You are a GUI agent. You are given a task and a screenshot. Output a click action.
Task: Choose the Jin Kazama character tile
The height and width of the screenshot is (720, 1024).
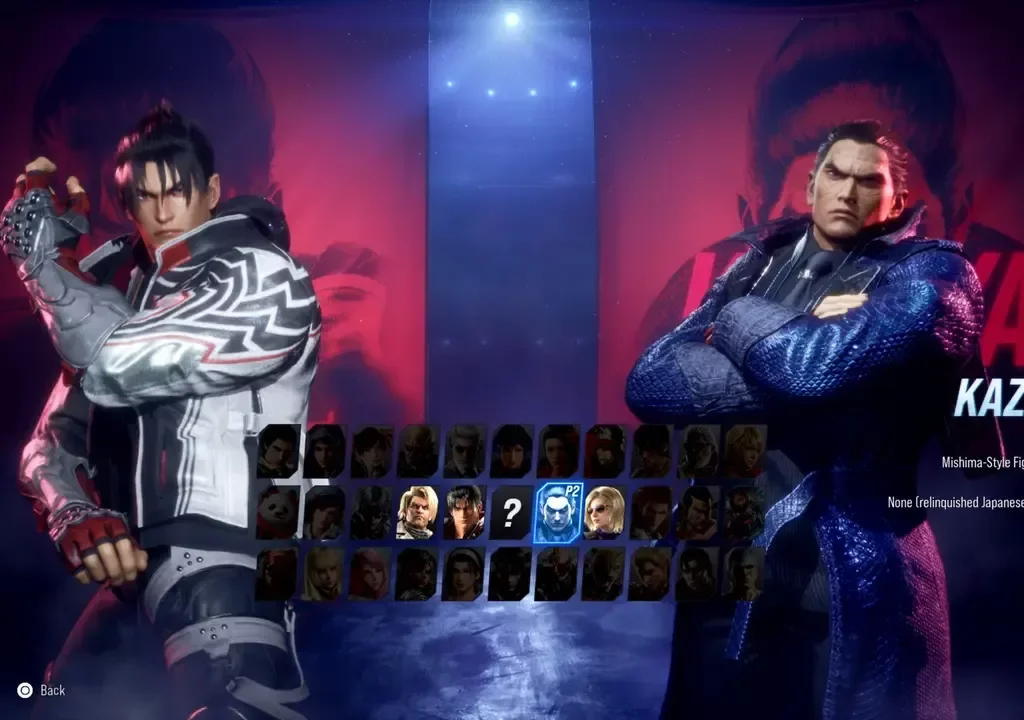(x=464, y=512)
